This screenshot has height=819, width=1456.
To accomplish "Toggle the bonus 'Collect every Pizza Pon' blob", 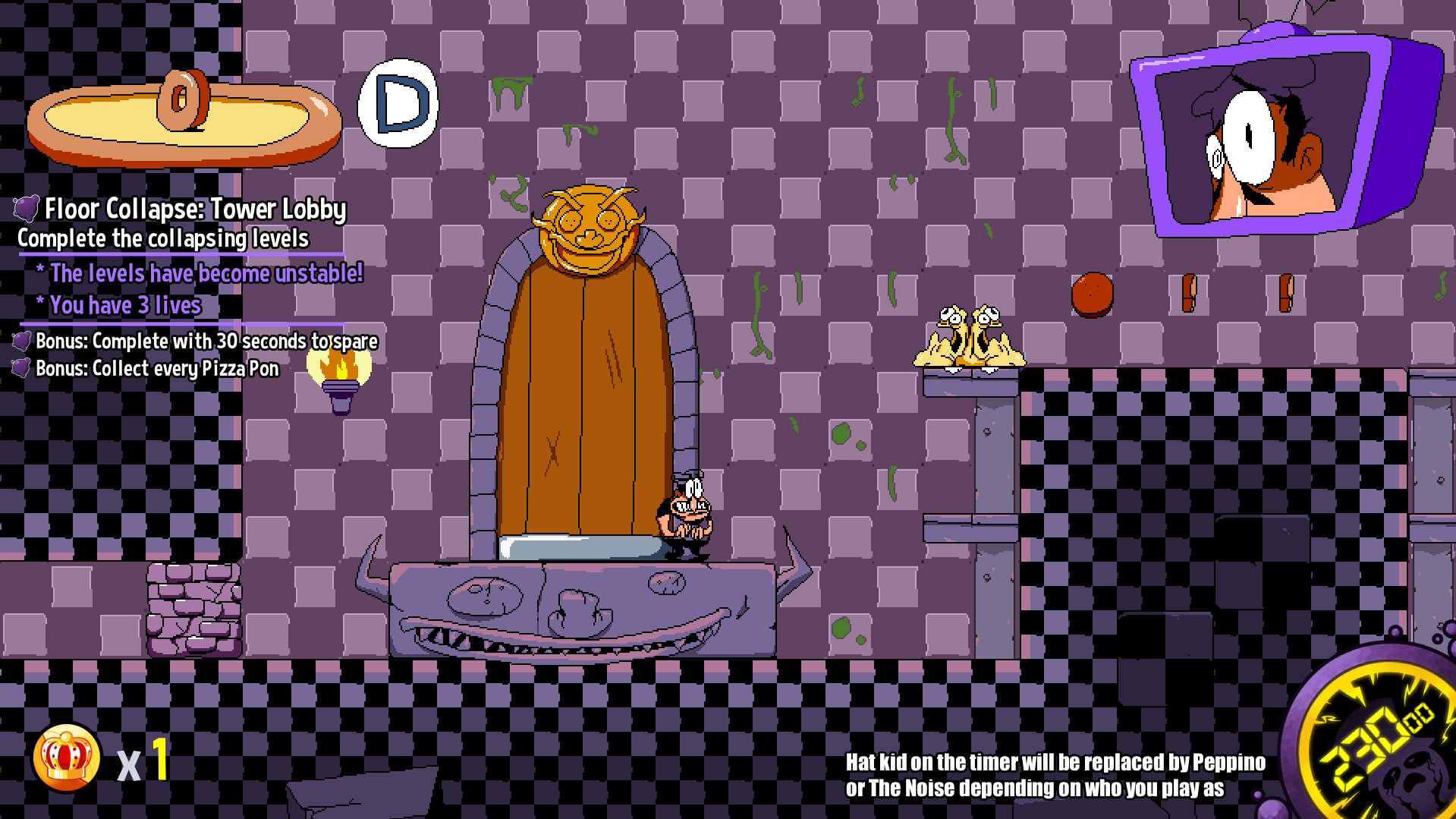I will [21, 370].
